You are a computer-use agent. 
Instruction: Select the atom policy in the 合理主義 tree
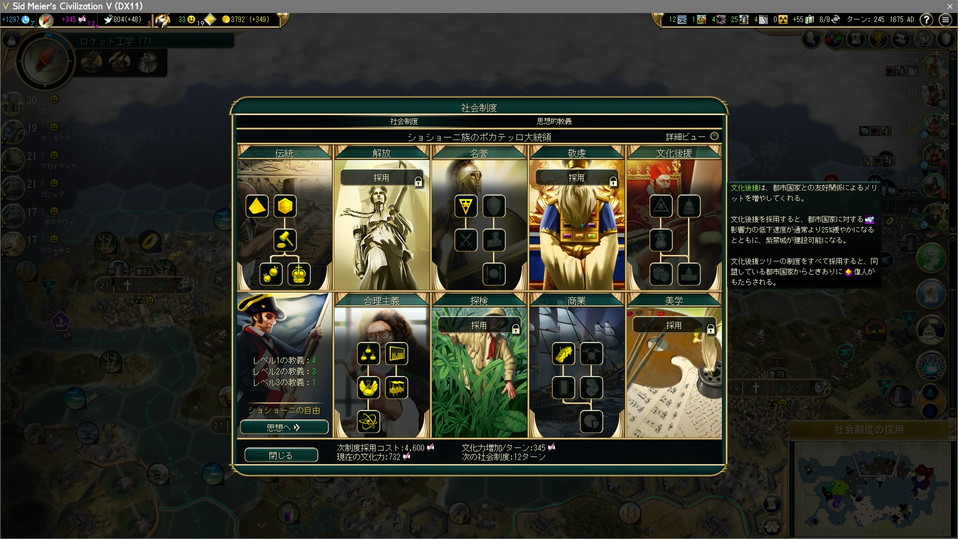[x=368, y=421]
